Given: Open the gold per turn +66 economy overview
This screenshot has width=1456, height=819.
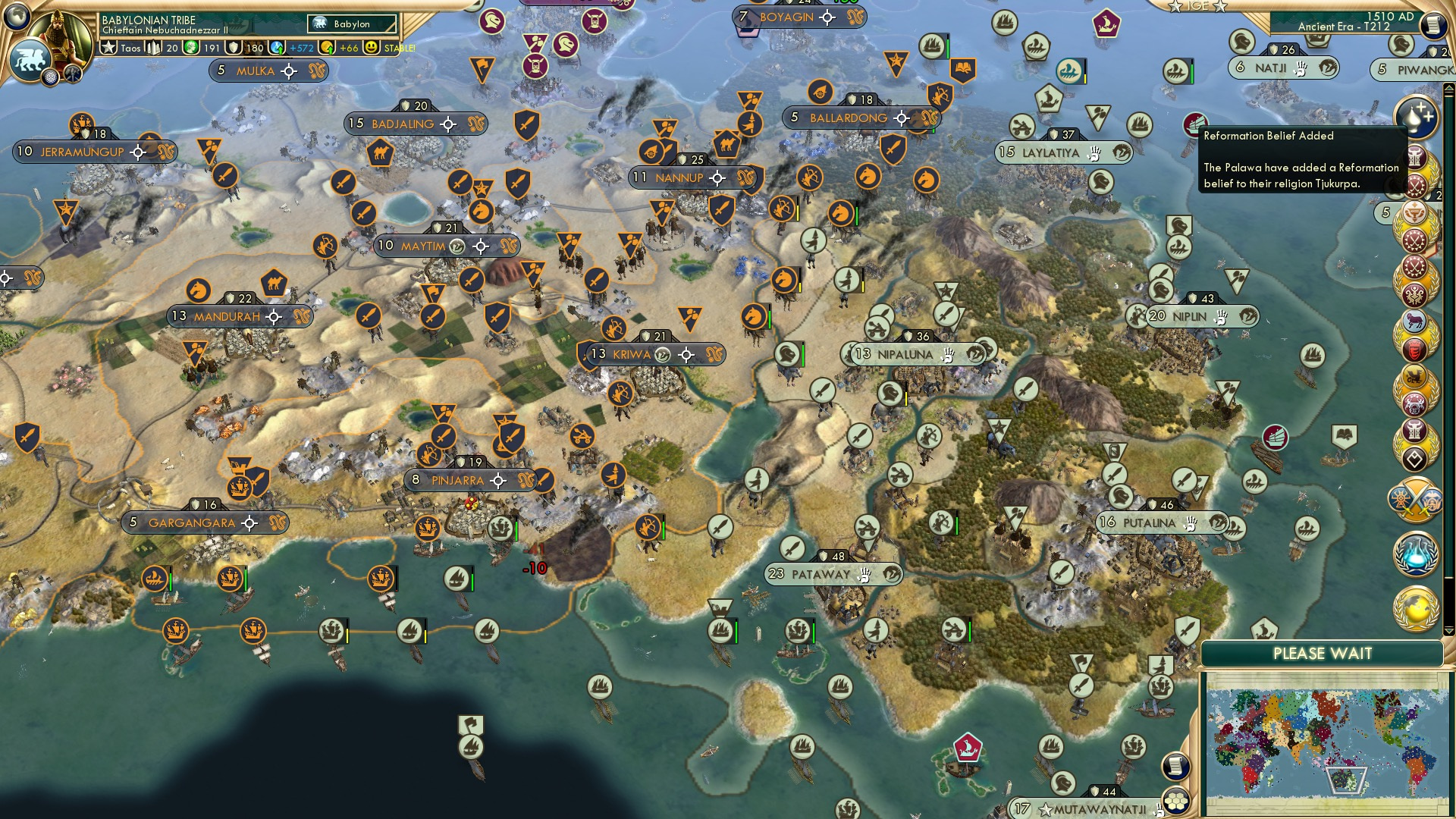Looking at the screenshot, I should (340, 48).
